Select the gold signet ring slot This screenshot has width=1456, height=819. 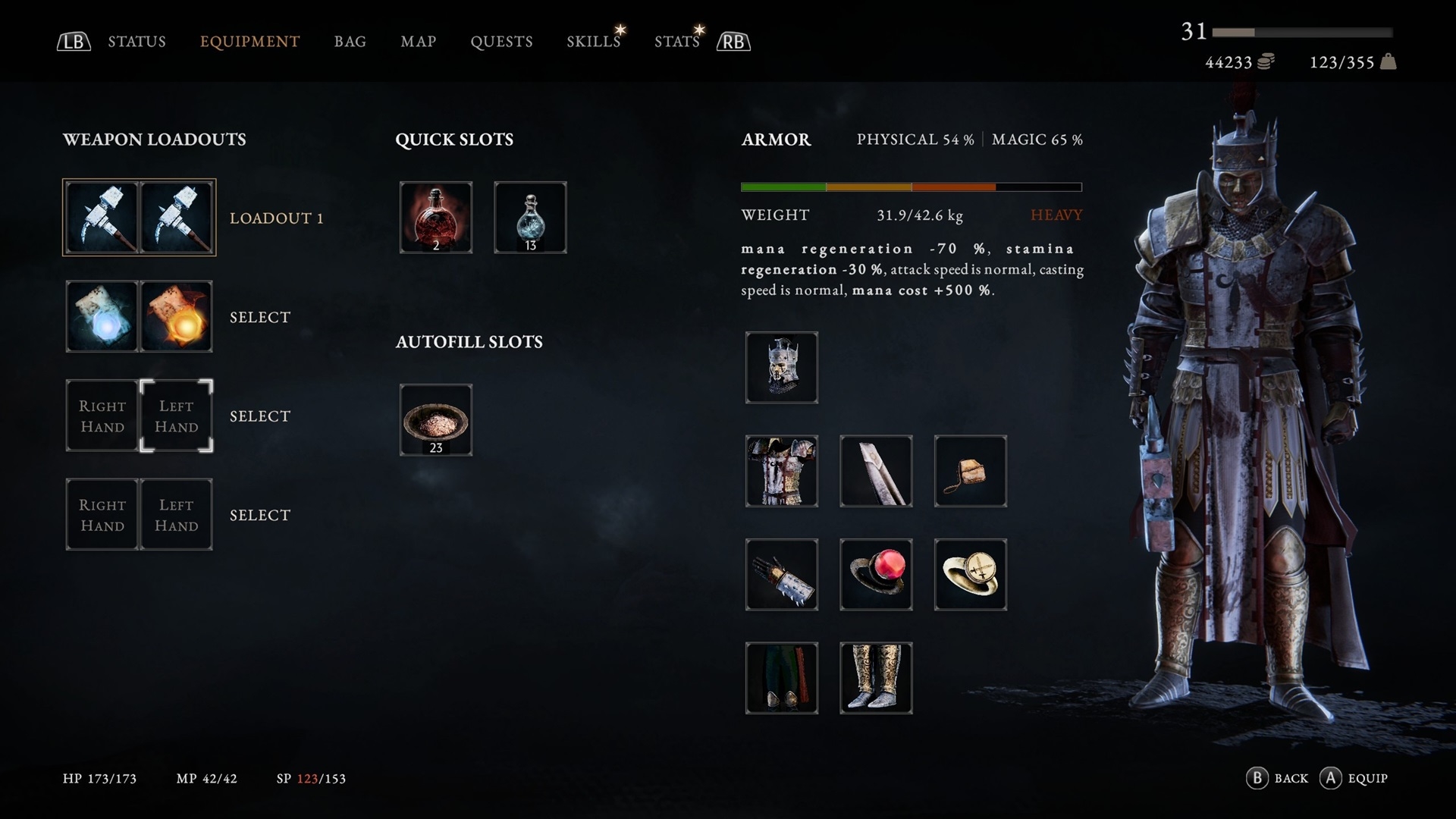pyautogui.click(x=971, y=575)
